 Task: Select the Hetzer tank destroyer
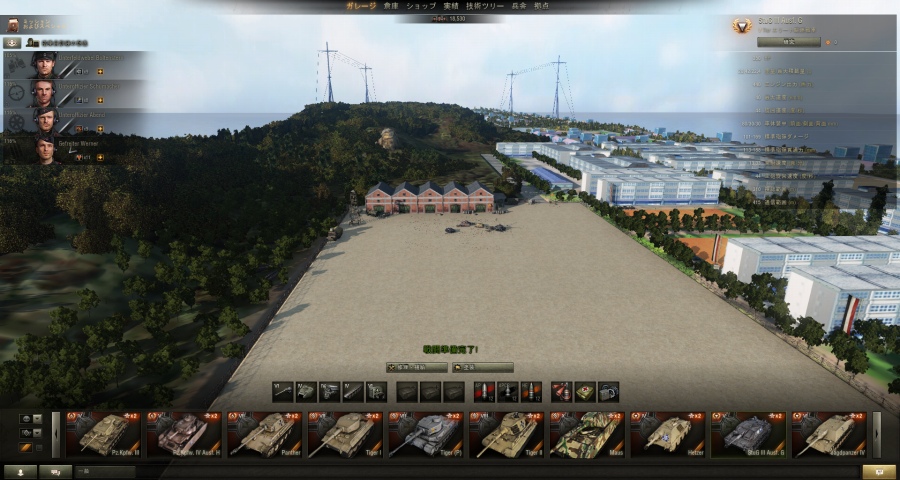point(667,435)
